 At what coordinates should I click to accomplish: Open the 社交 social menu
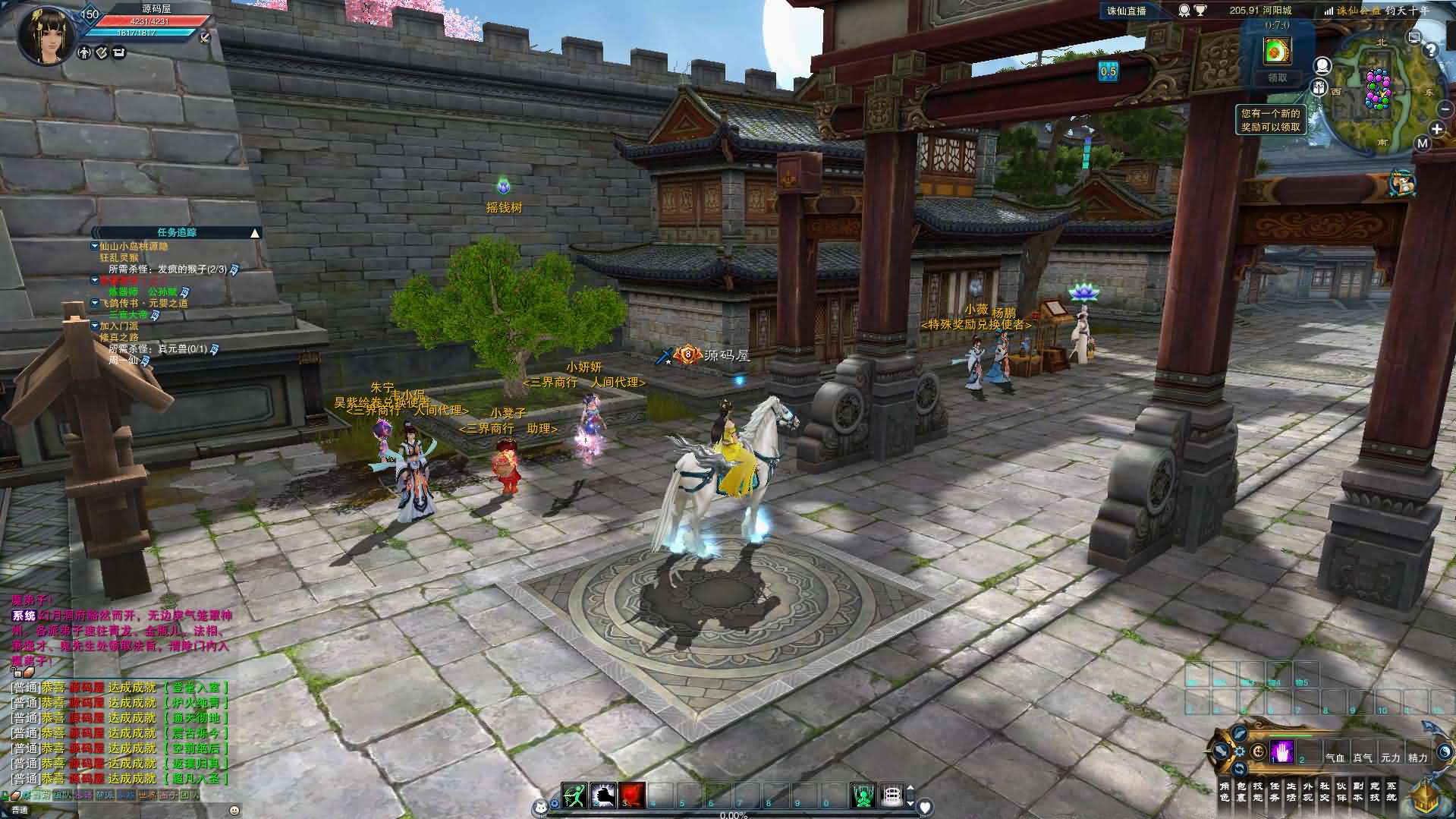point(1324,792)
